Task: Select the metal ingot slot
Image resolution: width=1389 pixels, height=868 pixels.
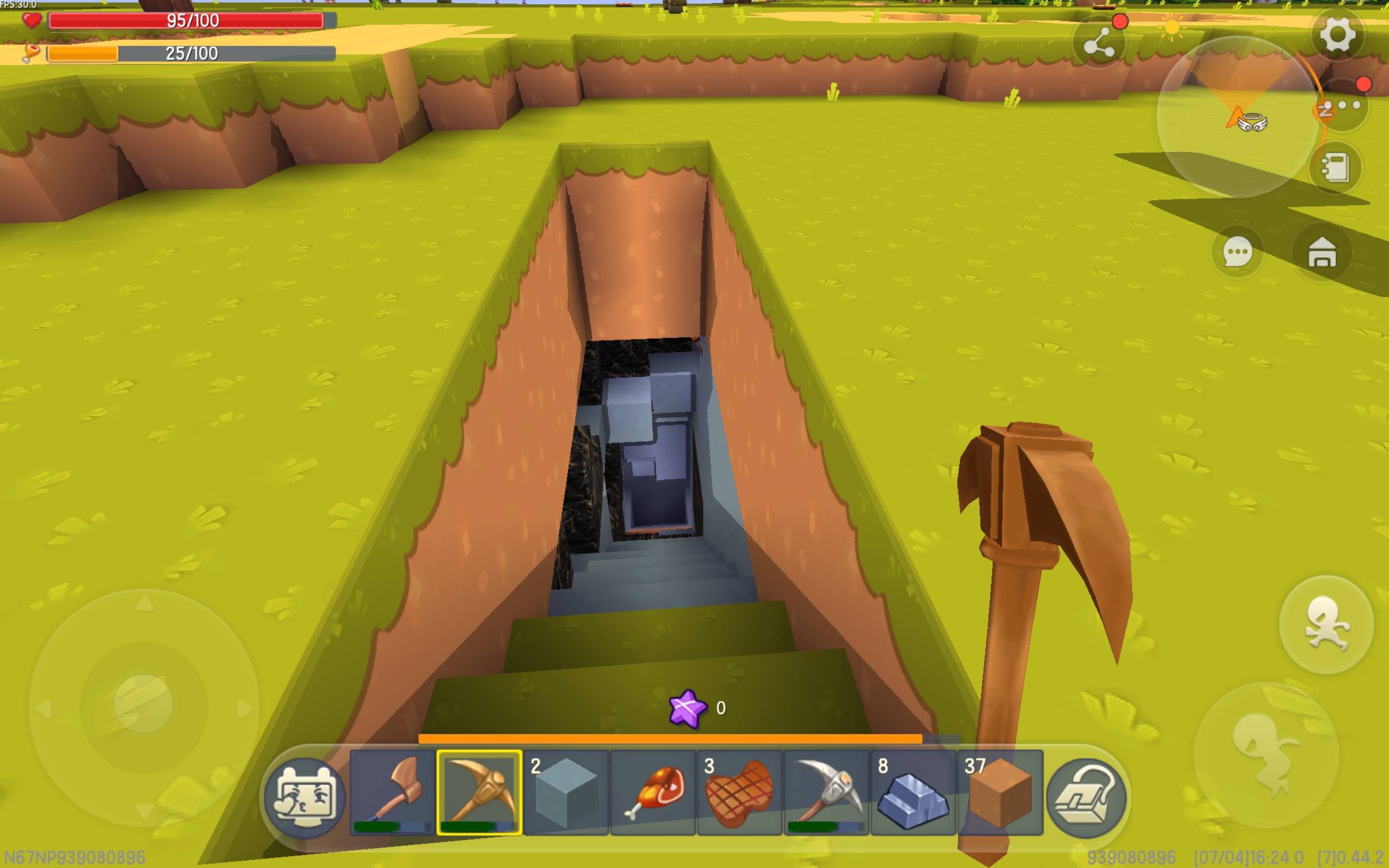Action: coord(913,792)
